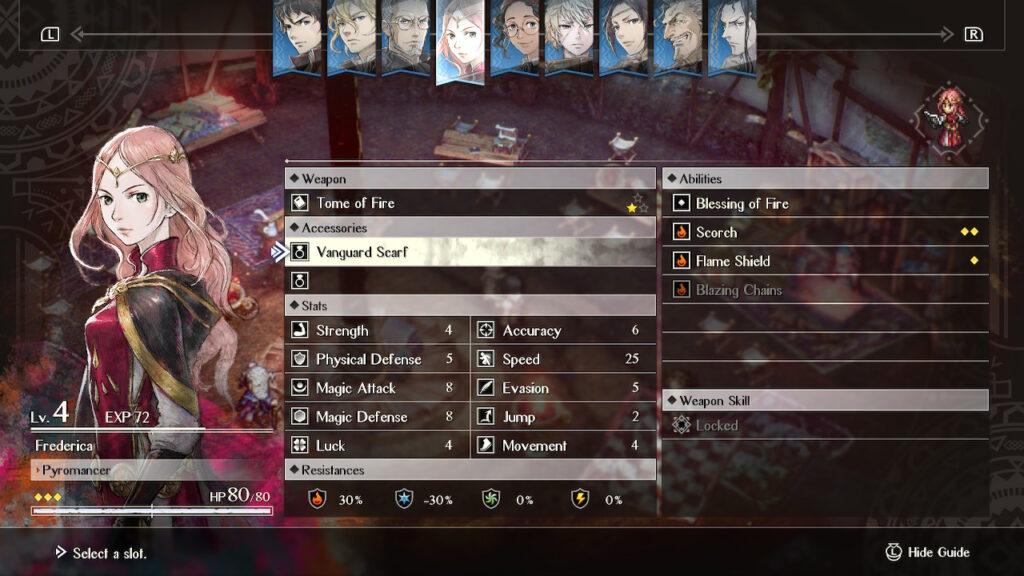Select the white-haired character portrait
The height and width of the screenshot is (576, 1024).
pyautogui.click(x=569, y=35)
